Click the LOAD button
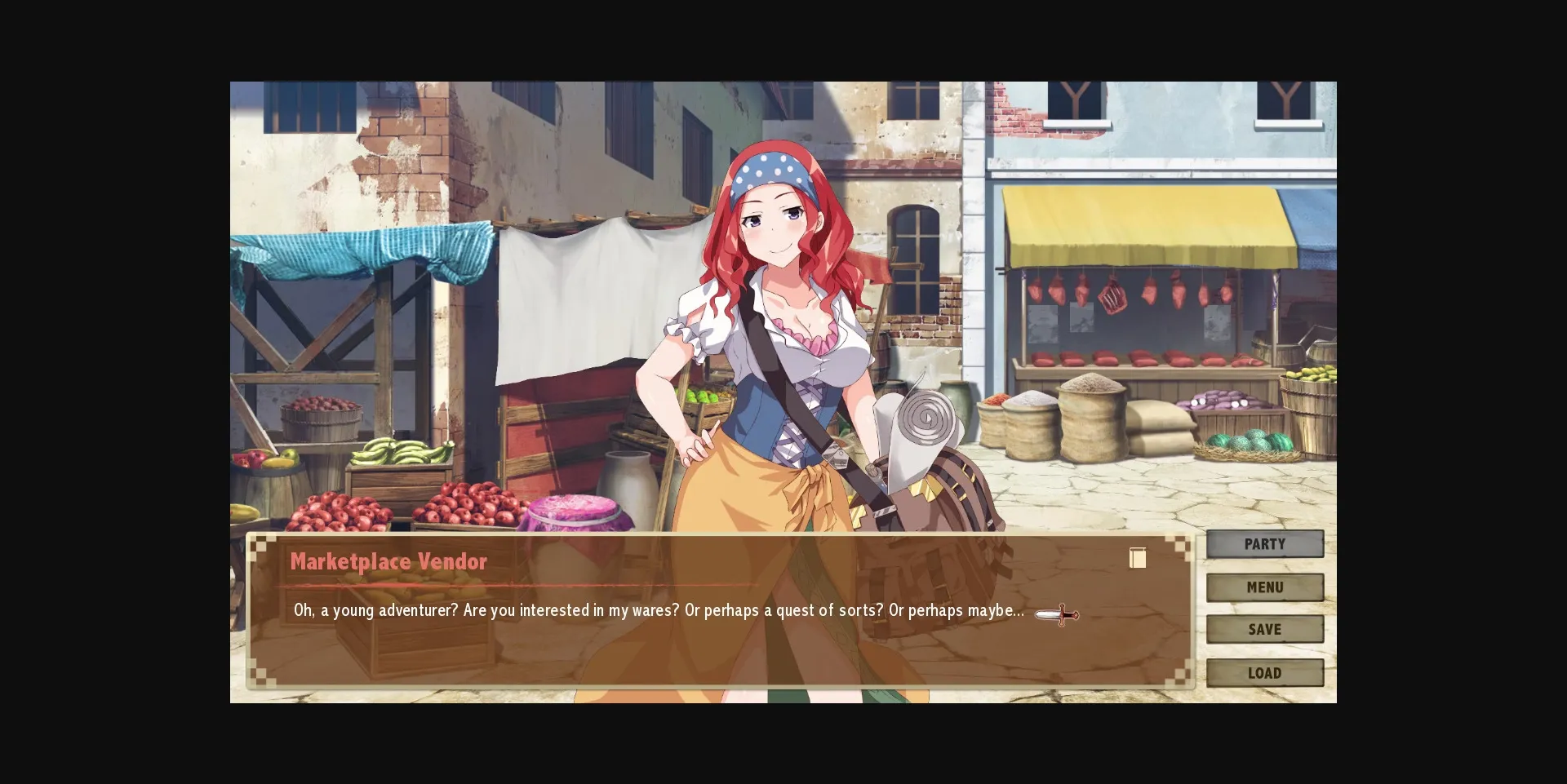The height and width of the screenshot is (784, 1567). pyautogui.click(x=1265, y=672)
